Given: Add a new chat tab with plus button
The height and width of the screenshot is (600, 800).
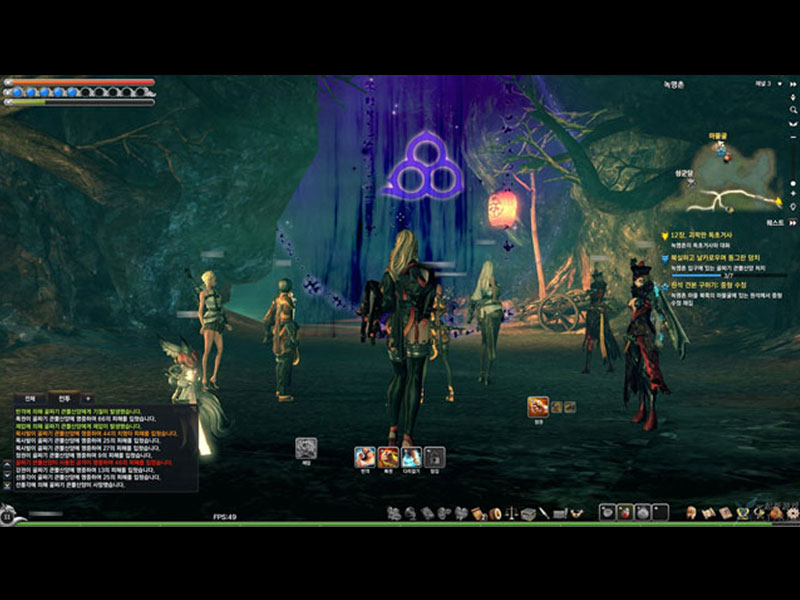Looking at the screenshot, I should point(87,398).
